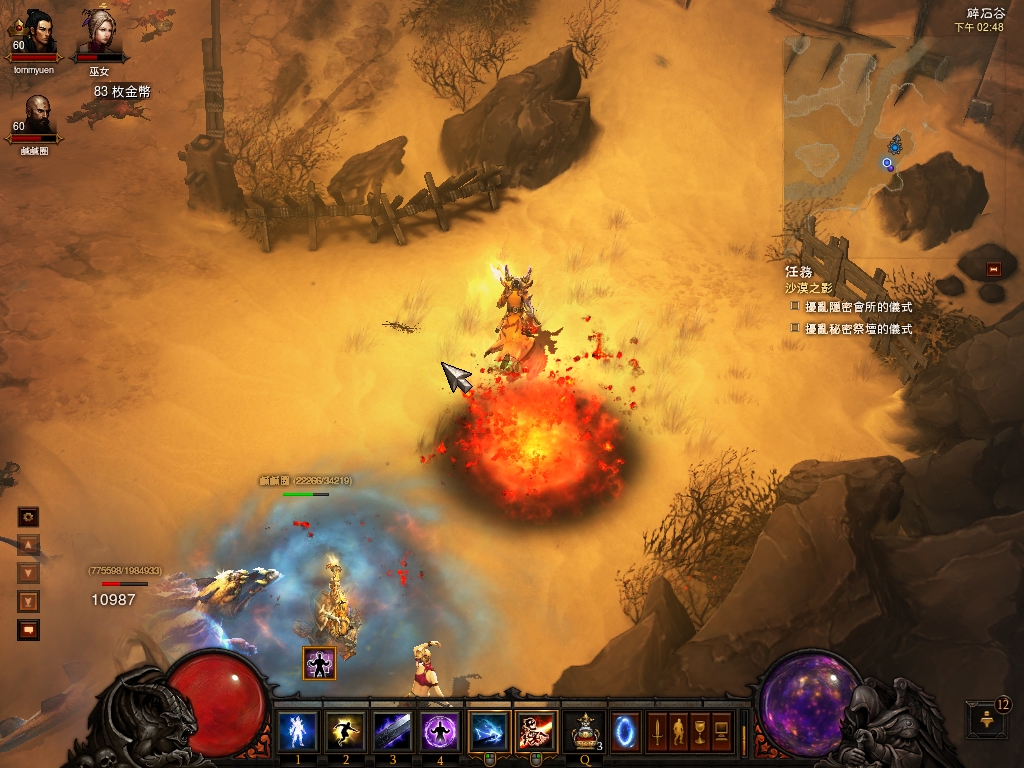Open the chat speech bubble button
The height and width of the screenshot is (768, 1024).
[29, 630]
